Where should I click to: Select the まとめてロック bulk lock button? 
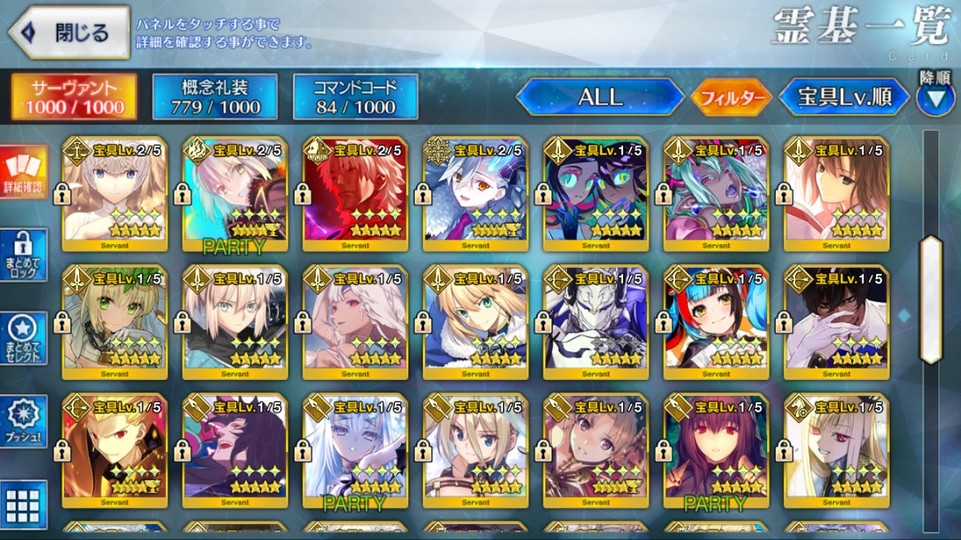click(24, 255)
